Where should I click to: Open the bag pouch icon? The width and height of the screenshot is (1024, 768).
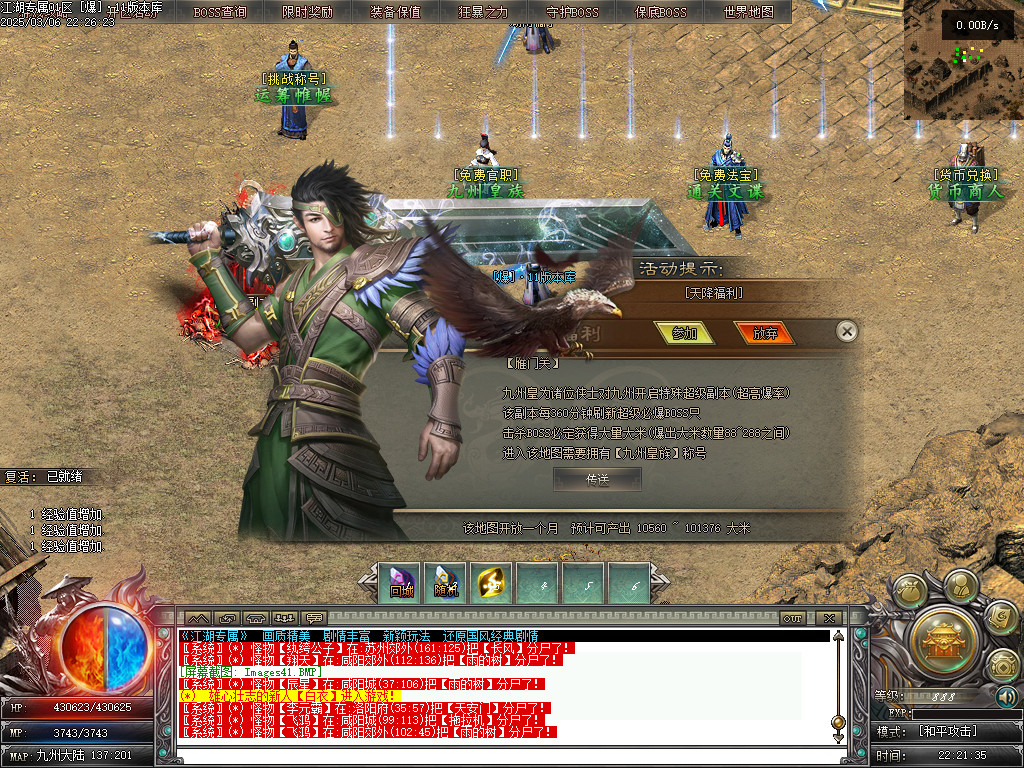(910, 593)
